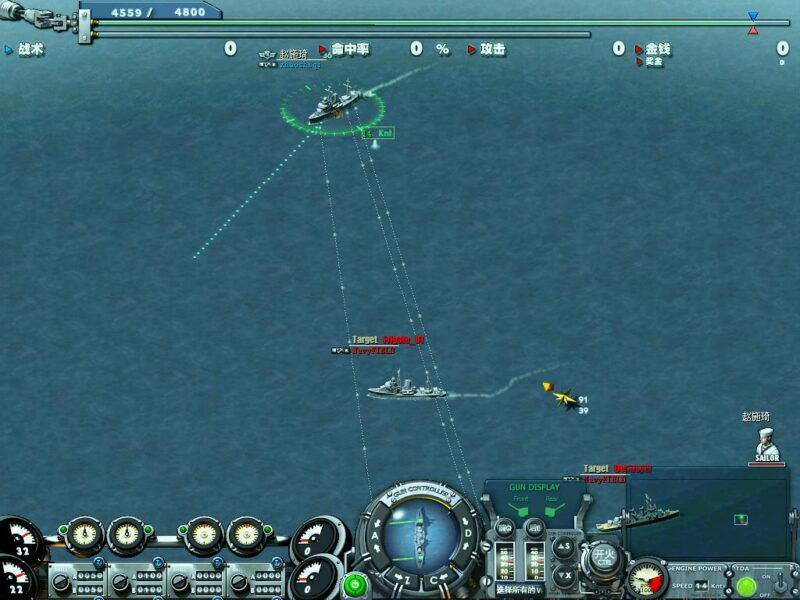Rotate guns with the D arrow control
Screen dimensions: 800x600
(469, 533)
